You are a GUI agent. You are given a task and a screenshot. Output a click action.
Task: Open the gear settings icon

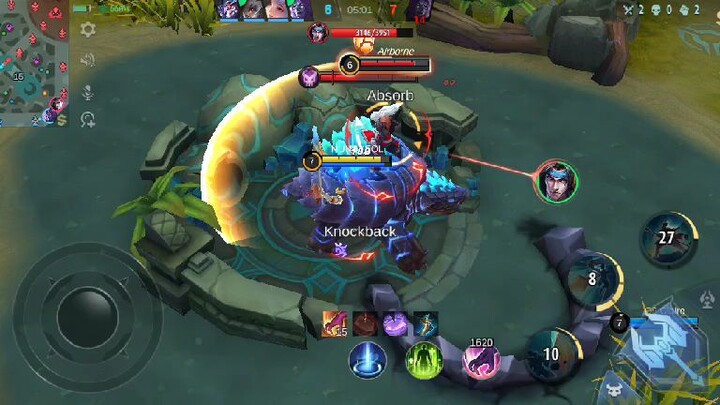tap(88, 29)
